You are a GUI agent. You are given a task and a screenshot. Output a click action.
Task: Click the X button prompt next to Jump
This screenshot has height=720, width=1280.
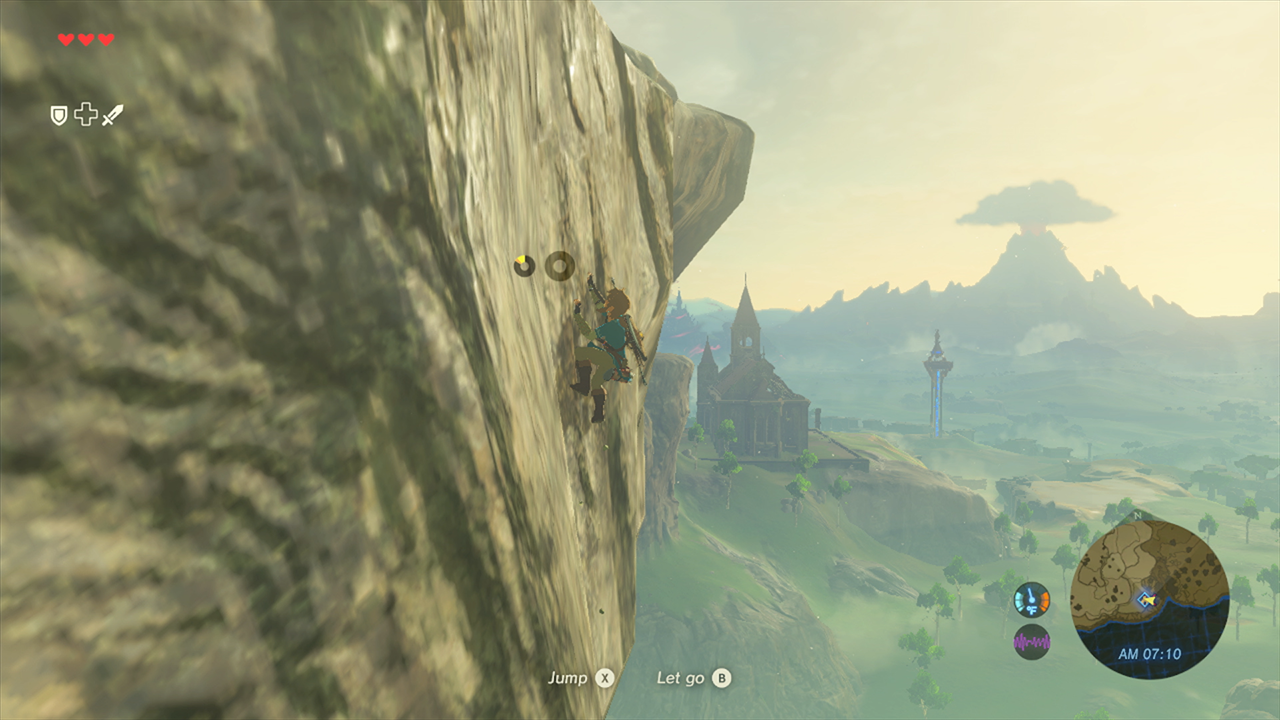pos(604,677)
